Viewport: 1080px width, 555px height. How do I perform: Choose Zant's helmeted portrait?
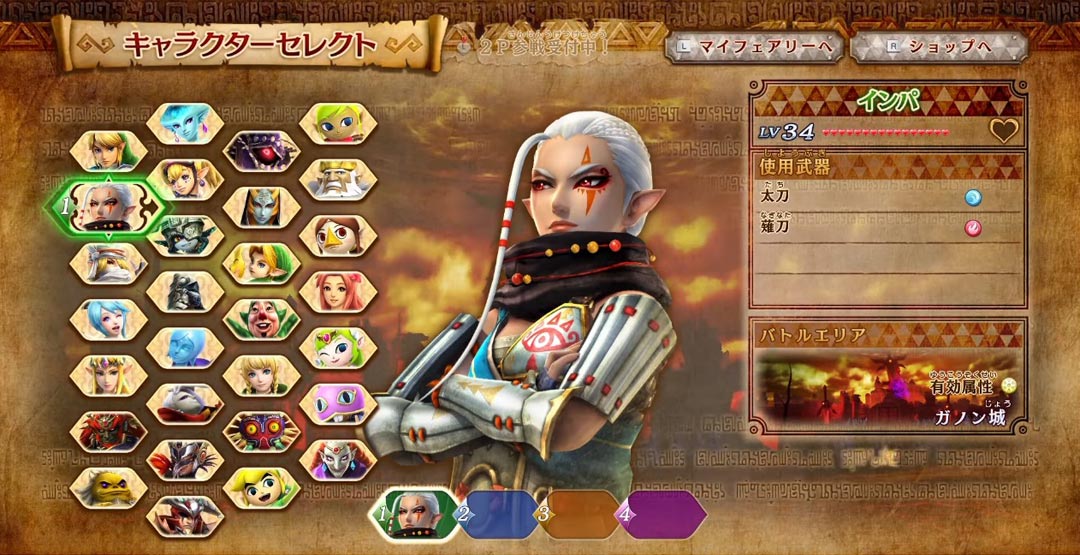coord(185,291)
